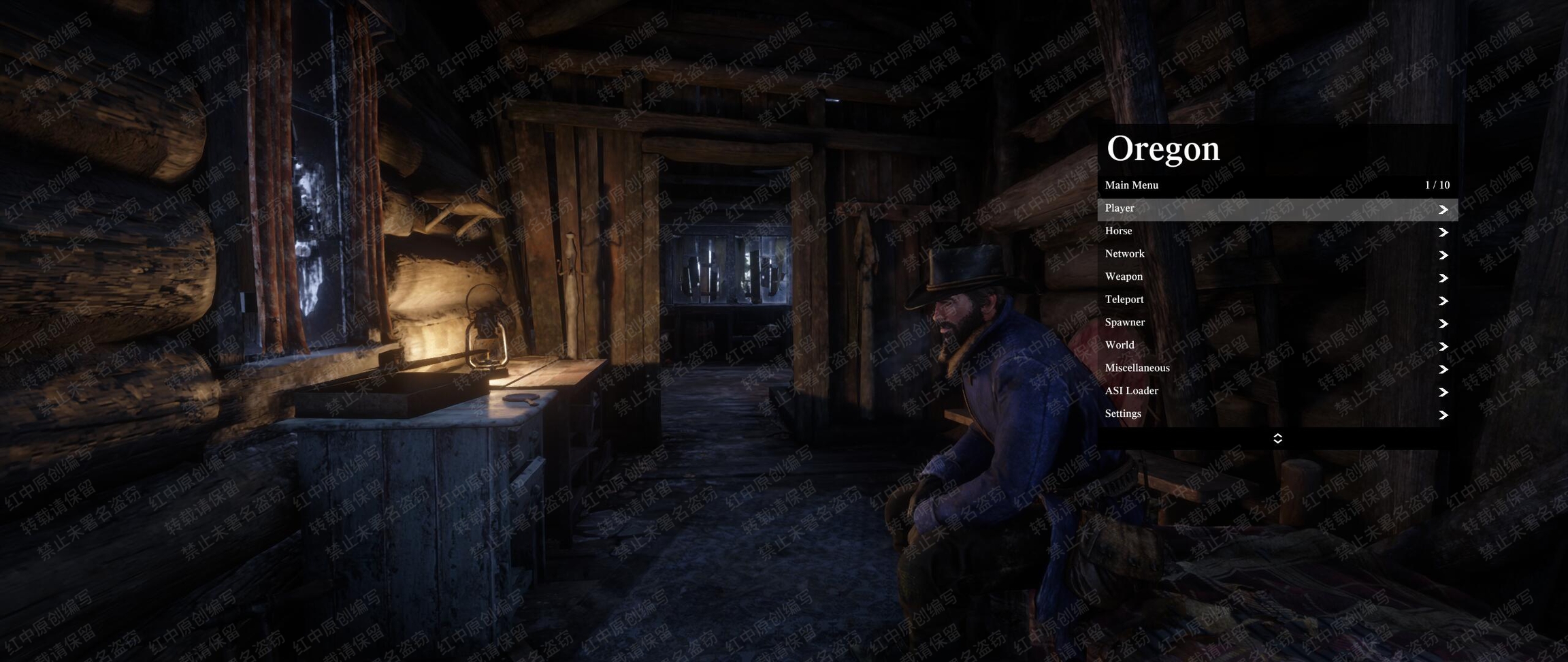Choose the Miscellaneous entry
The width and height of the screenshot is (1568, 662).
[x=1277, y=368]
